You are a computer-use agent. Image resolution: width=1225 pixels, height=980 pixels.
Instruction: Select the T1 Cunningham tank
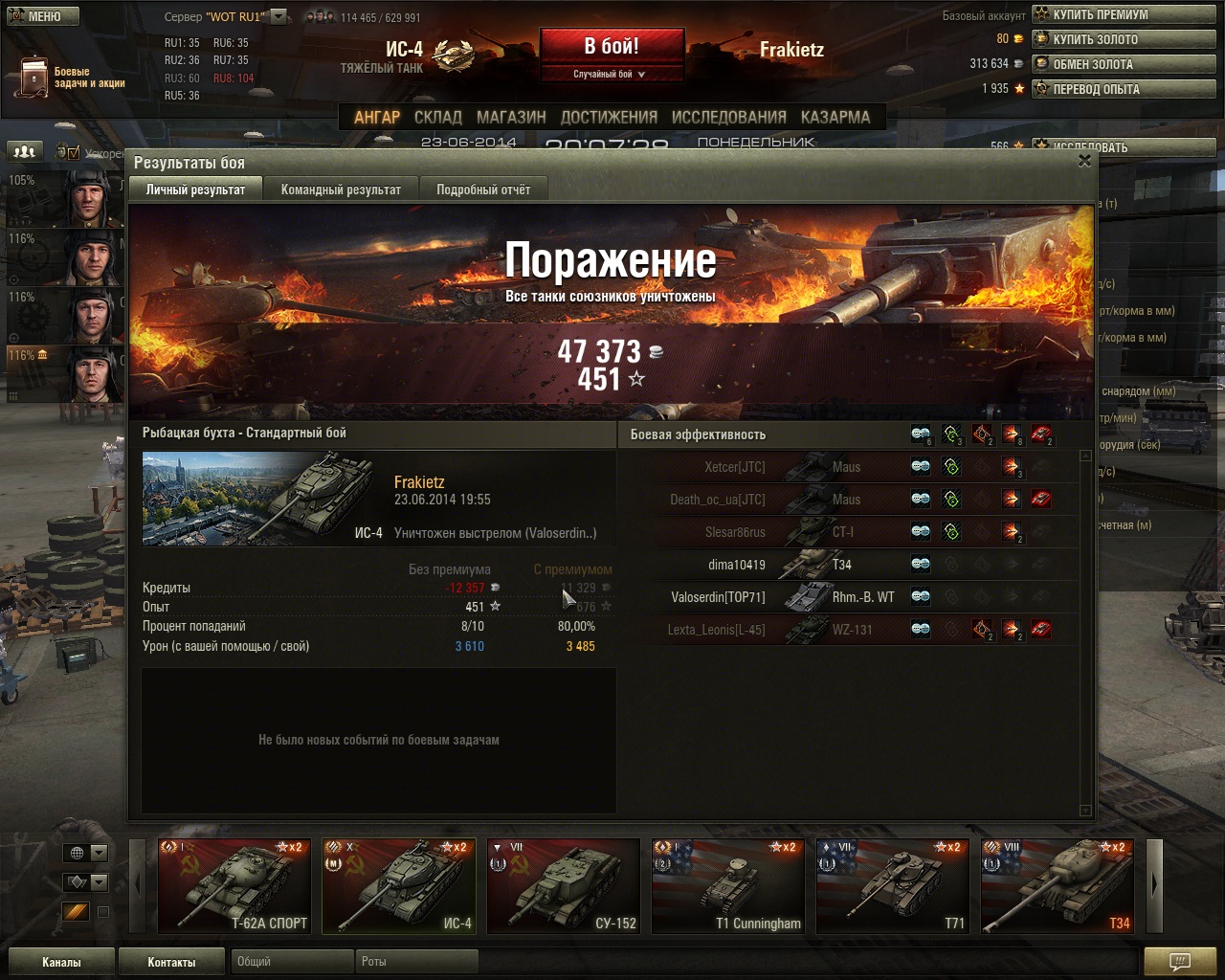727,885
